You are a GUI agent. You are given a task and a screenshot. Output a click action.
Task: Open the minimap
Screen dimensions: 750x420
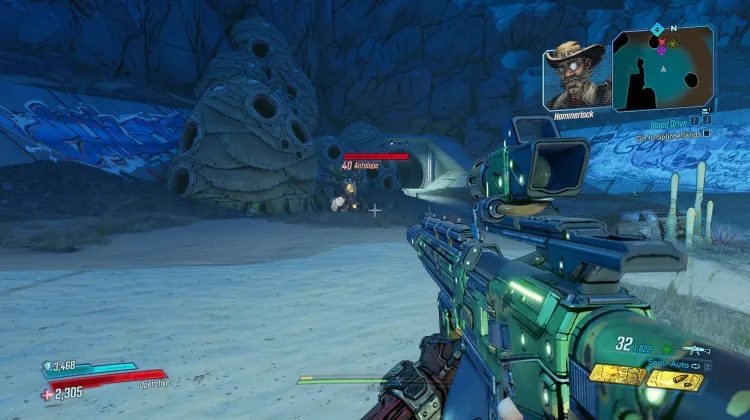click(663, 70)
